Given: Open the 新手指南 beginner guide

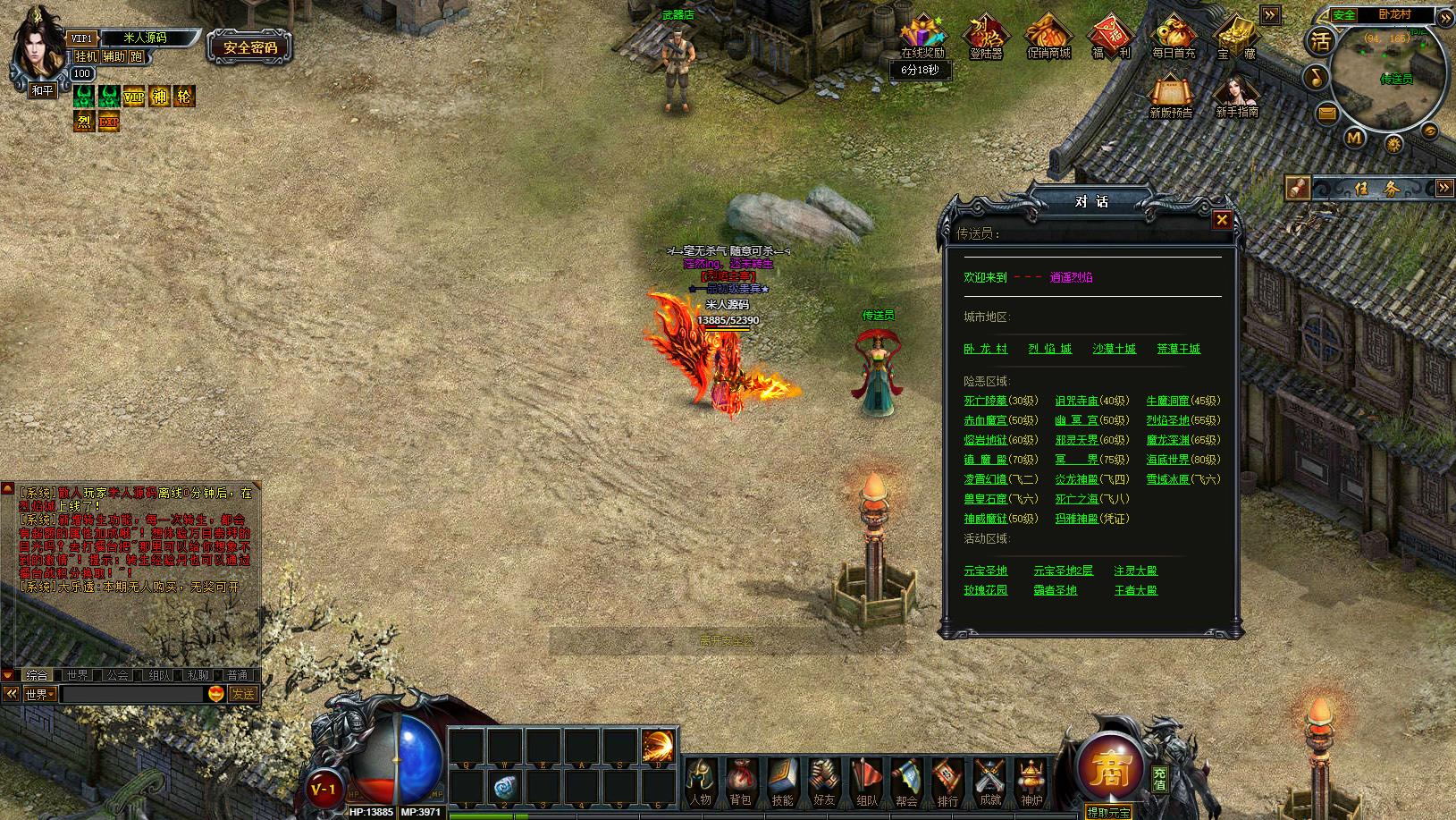Looking at the screenshot, I should pyautogui.click(x=1237, y=97).
